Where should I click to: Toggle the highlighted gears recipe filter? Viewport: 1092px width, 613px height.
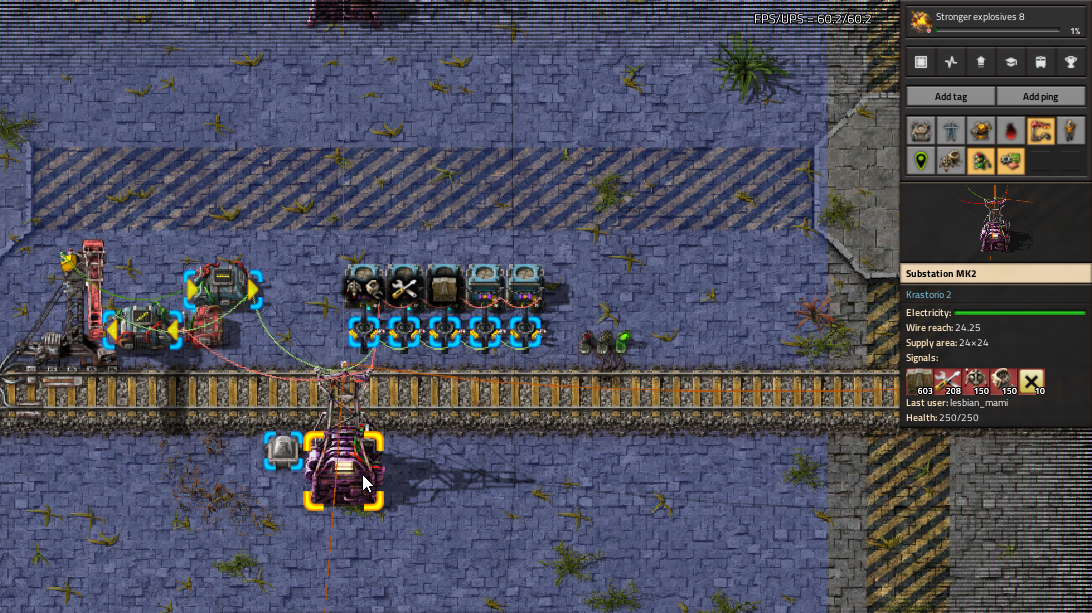pos(1011,160)
